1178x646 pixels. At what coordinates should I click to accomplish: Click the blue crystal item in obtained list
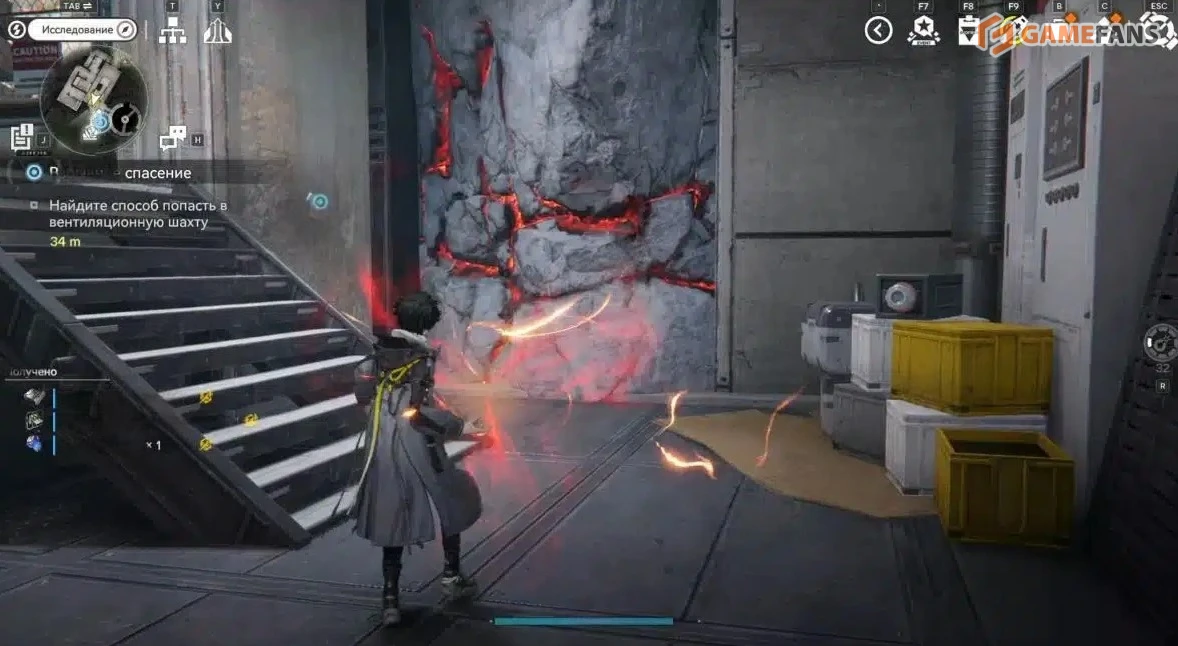click(x=33, y=442)
